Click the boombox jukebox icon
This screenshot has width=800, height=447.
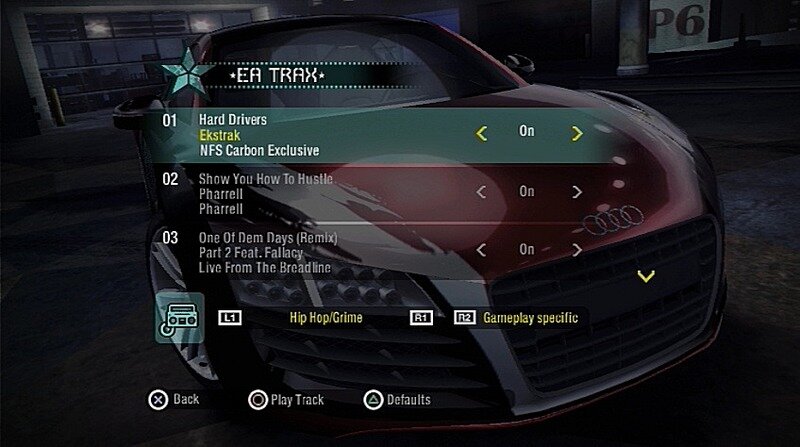[x=181, y=318]
